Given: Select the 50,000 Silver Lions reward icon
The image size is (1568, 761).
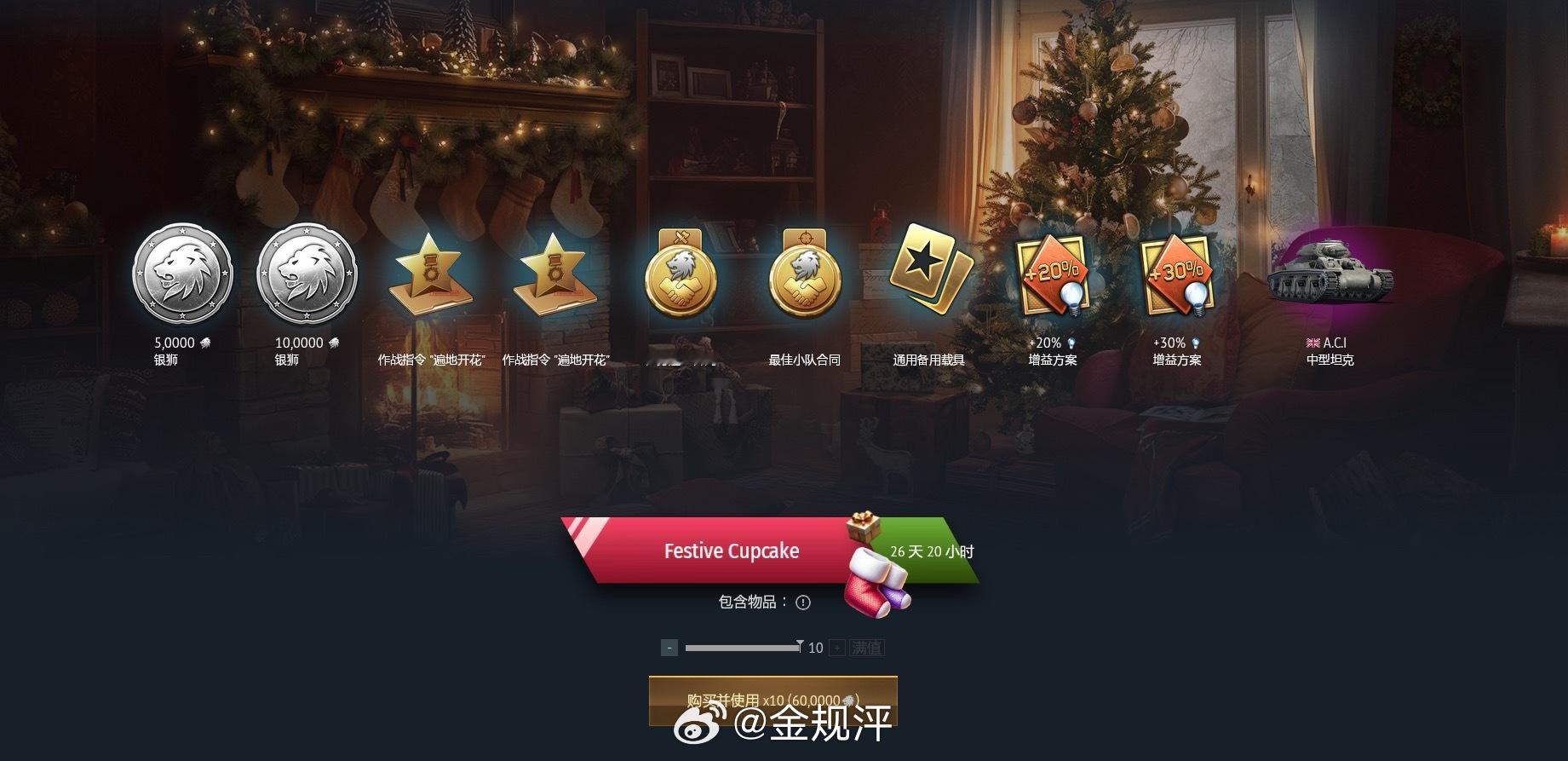Looking at the screenshot, I should tap(181, 274).
